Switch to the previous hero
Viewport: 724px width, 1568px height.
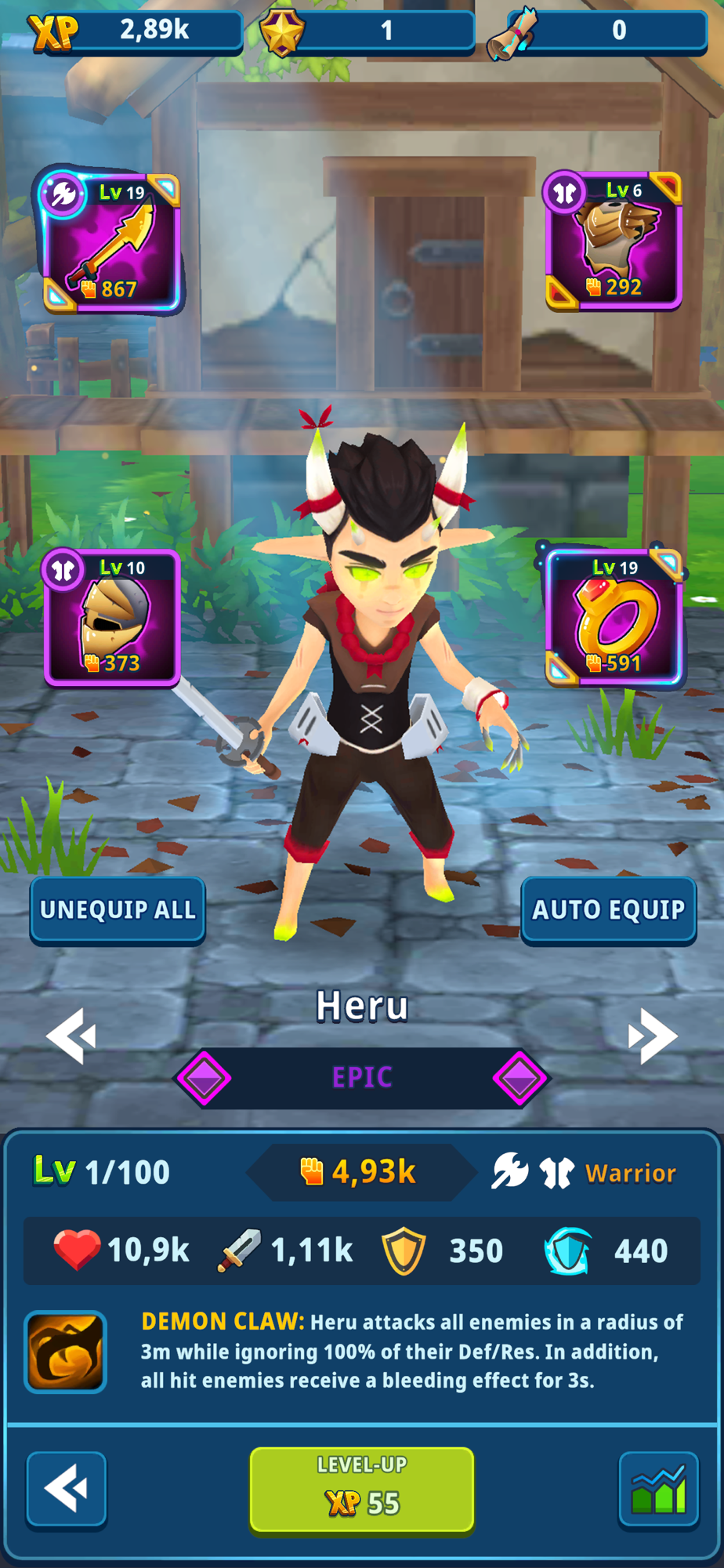pyautogui.click(x=71, y=1036)
